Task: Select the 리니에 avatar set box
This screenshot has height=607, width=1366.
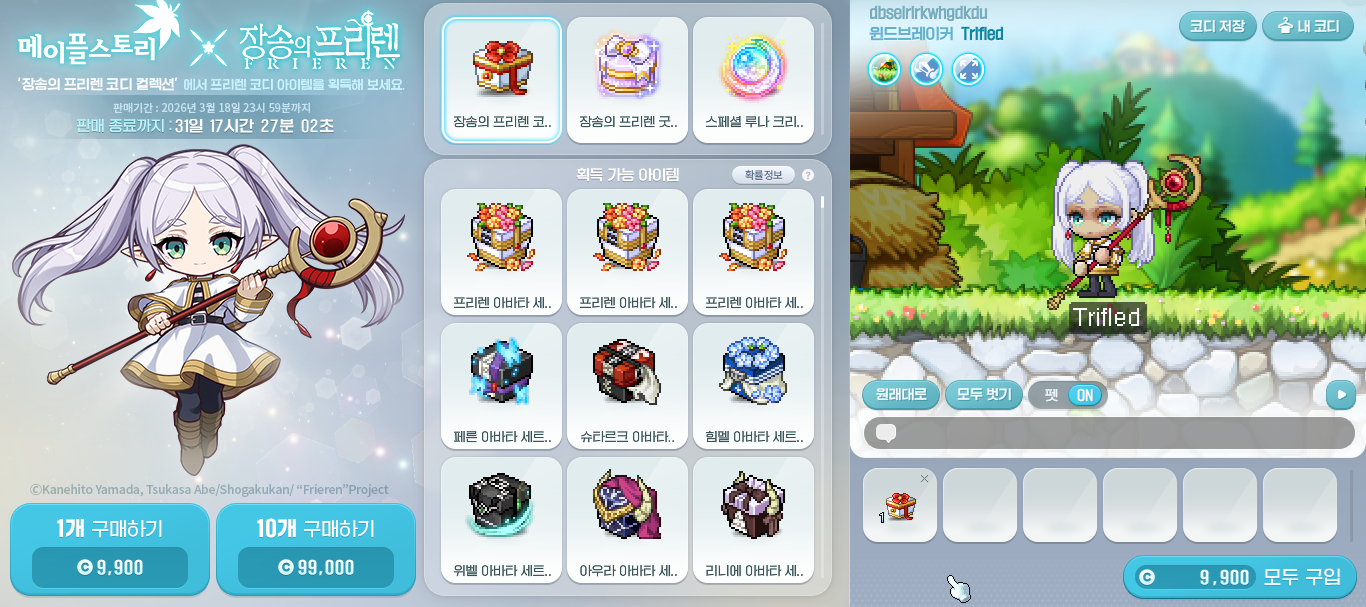Action: (753, 518)
